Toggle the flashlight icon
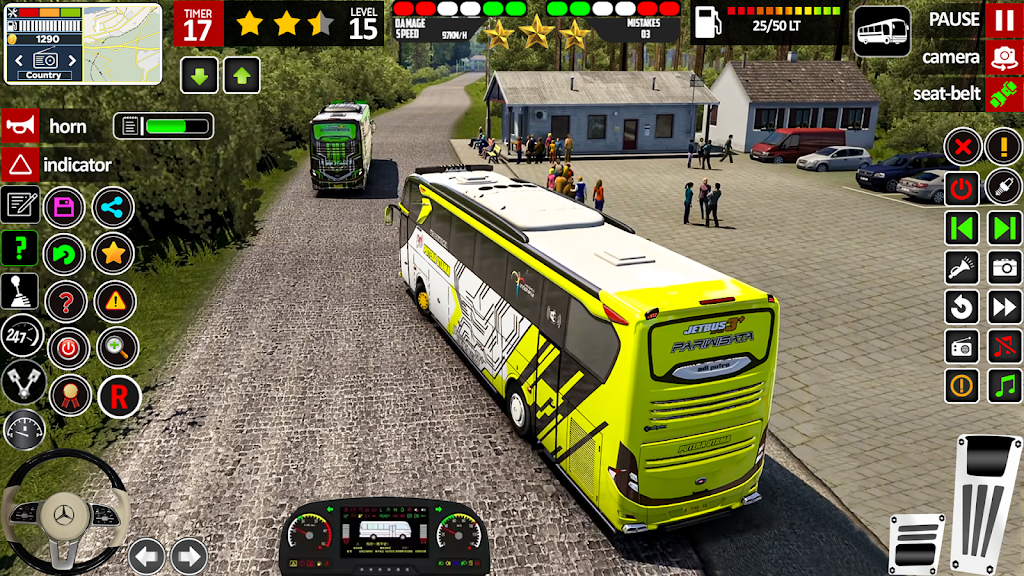 click(962, 267)
